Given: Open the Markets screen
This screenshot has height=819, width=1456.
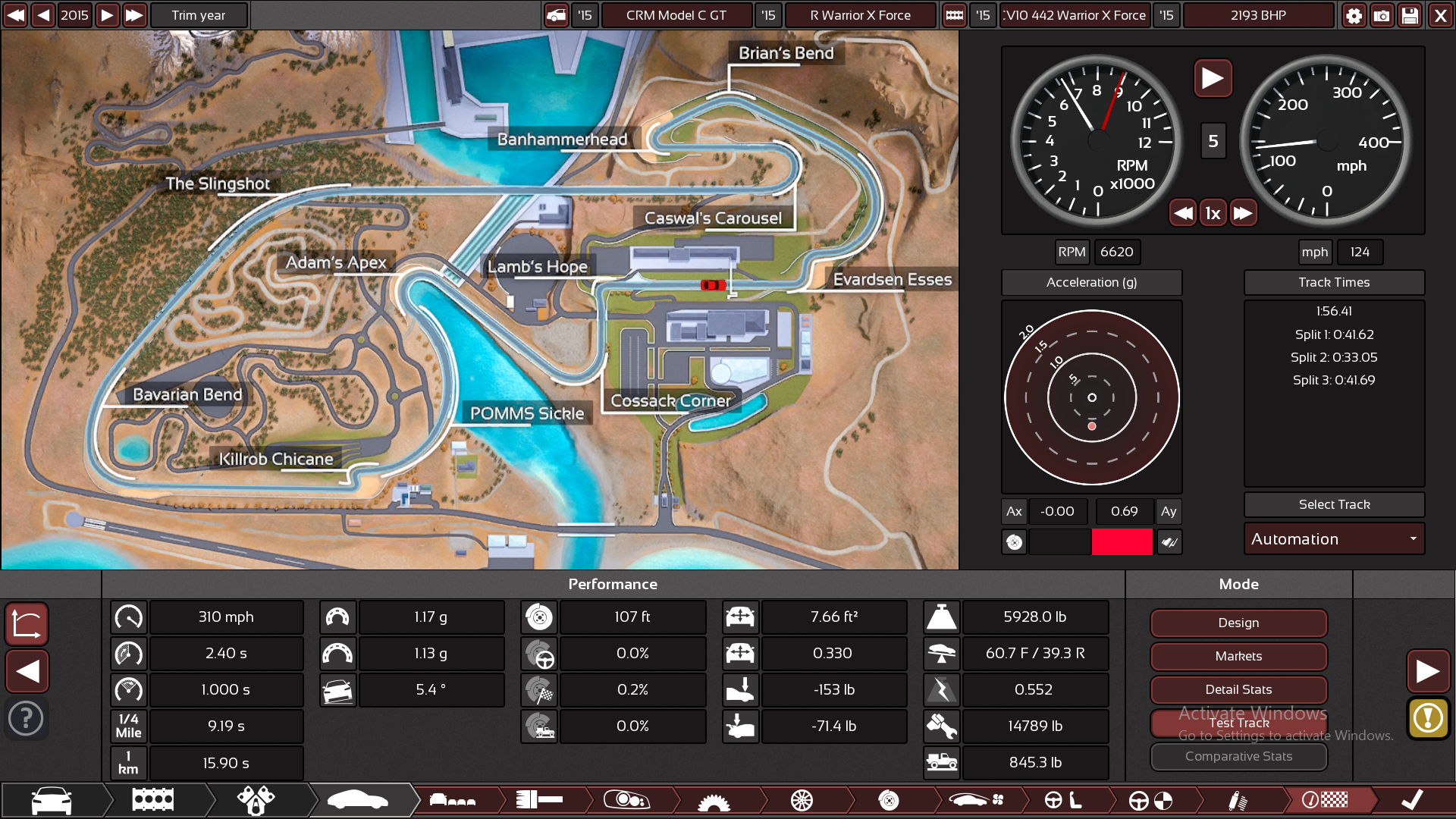Looking at the screenshot, I should pos(1238,656).
